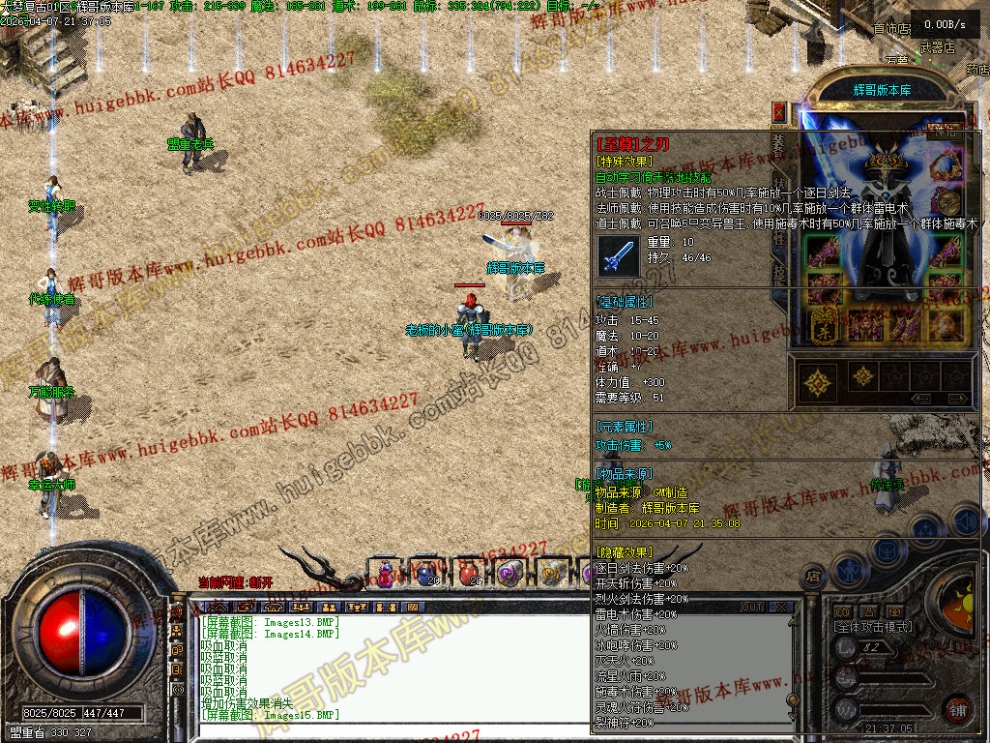Screen dimensions: 990x743
Task: Use the purple scroll hotbar slot
Action: [509, 573]
